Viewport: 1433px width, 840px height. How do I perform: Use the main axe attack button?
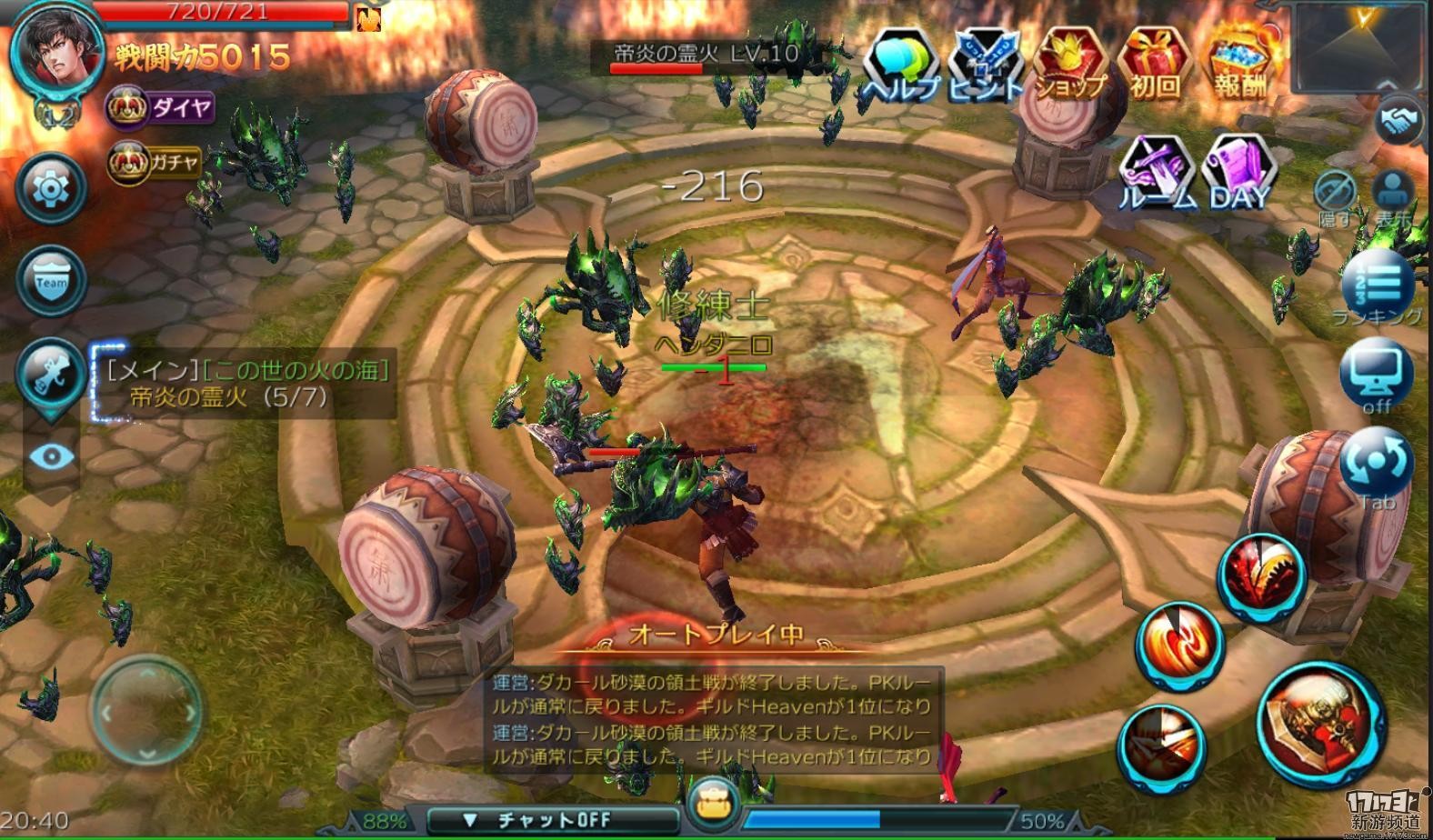pyautogui.click(x=1322, y=725)
